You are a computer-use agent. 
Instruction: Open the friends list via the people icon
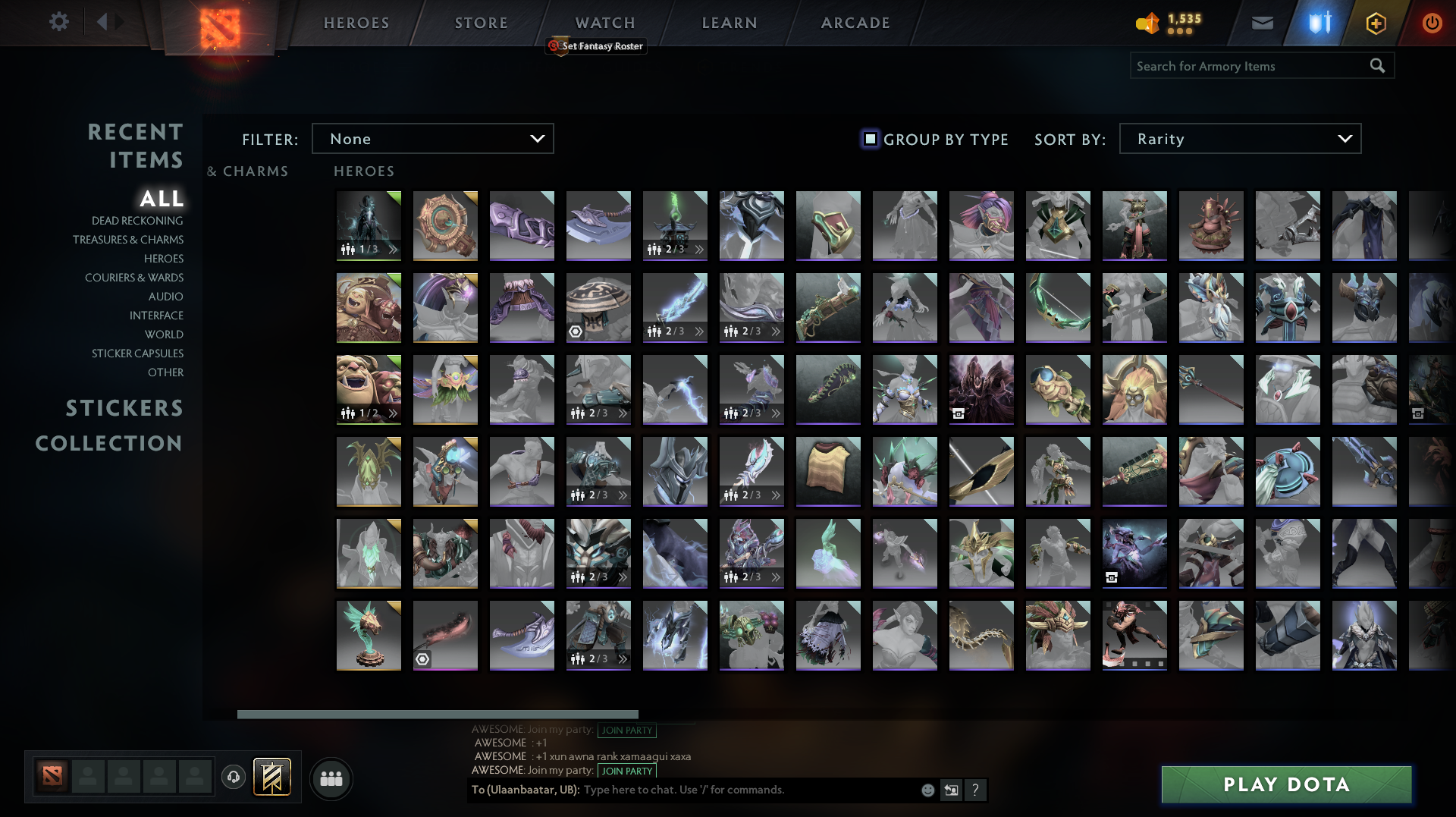tap(331, 778)
